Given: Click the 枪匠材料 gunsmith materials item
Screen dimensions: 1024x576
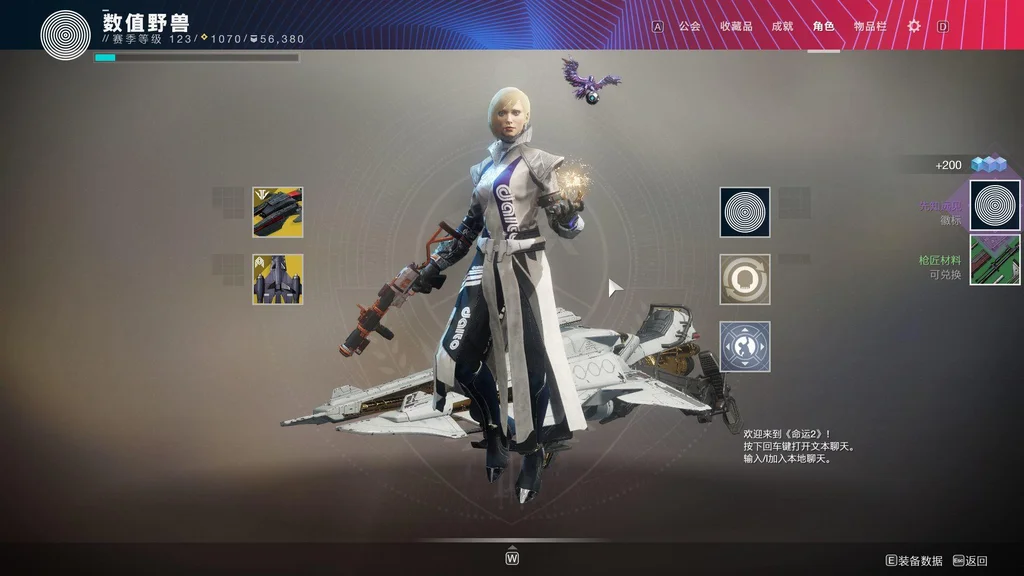Looking at the screenshot, I should click(x=995, y=260).
